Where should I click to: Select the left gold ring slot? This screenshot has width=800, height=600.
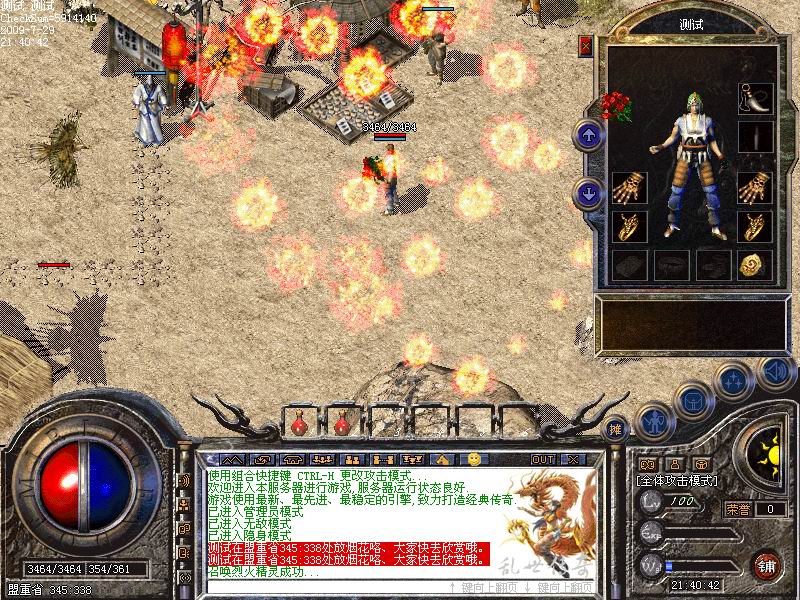[x=630, y=226]
